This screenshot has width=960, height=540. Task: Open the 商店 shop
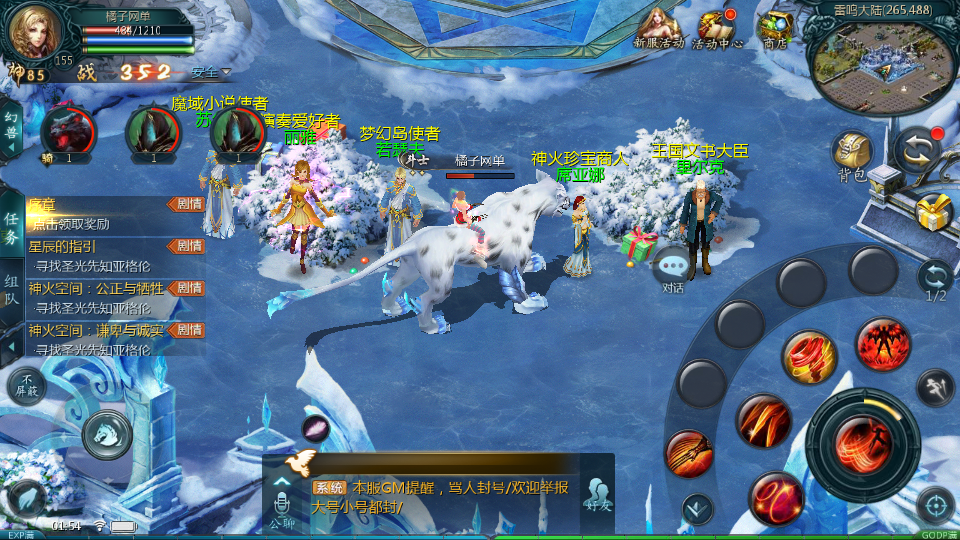(x=774, y=26)
